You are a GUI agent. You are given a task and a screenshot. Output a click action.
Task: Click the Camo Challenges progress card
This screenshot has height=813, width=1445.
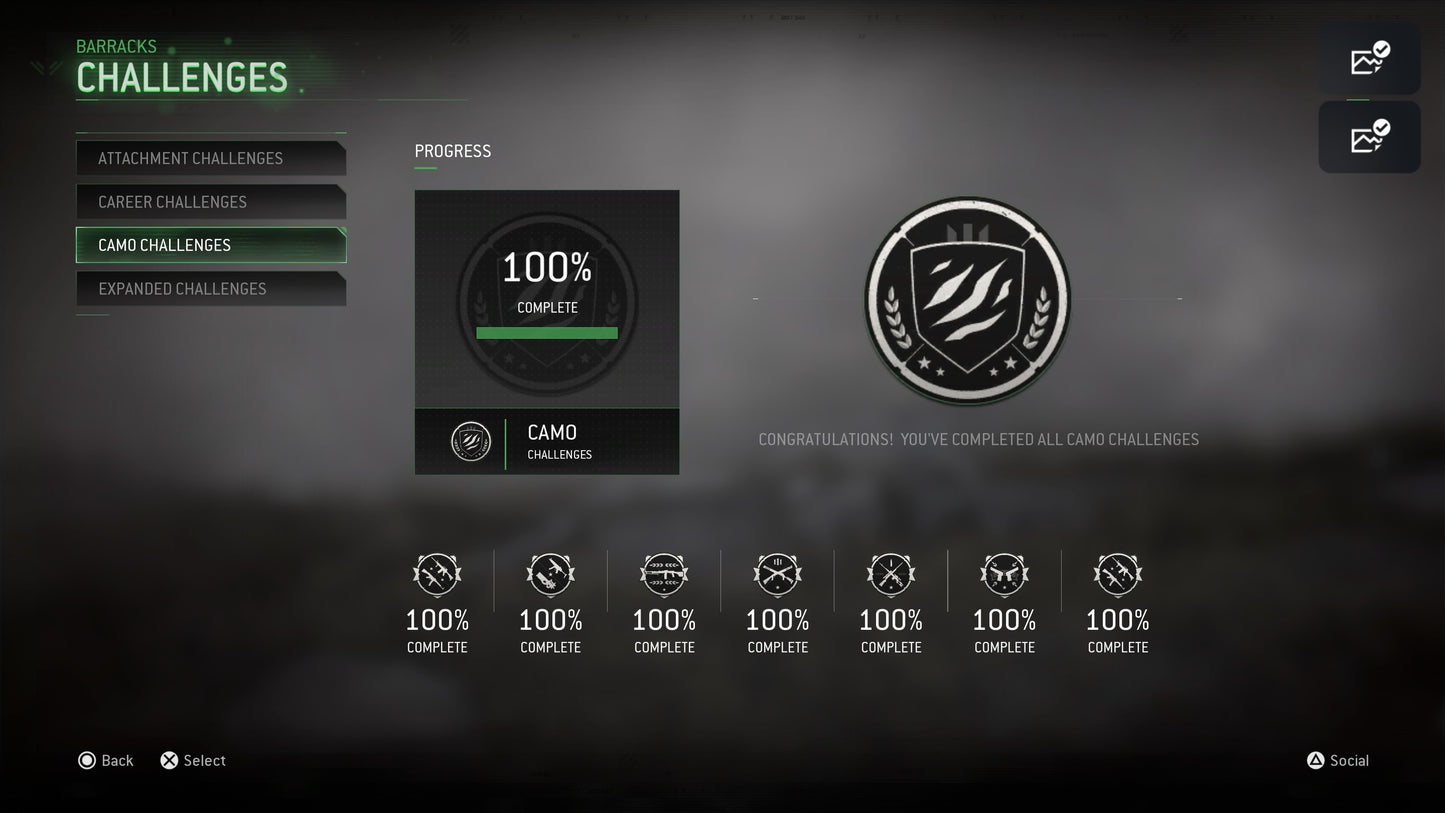pyautogui.click(x=547, y=331)
